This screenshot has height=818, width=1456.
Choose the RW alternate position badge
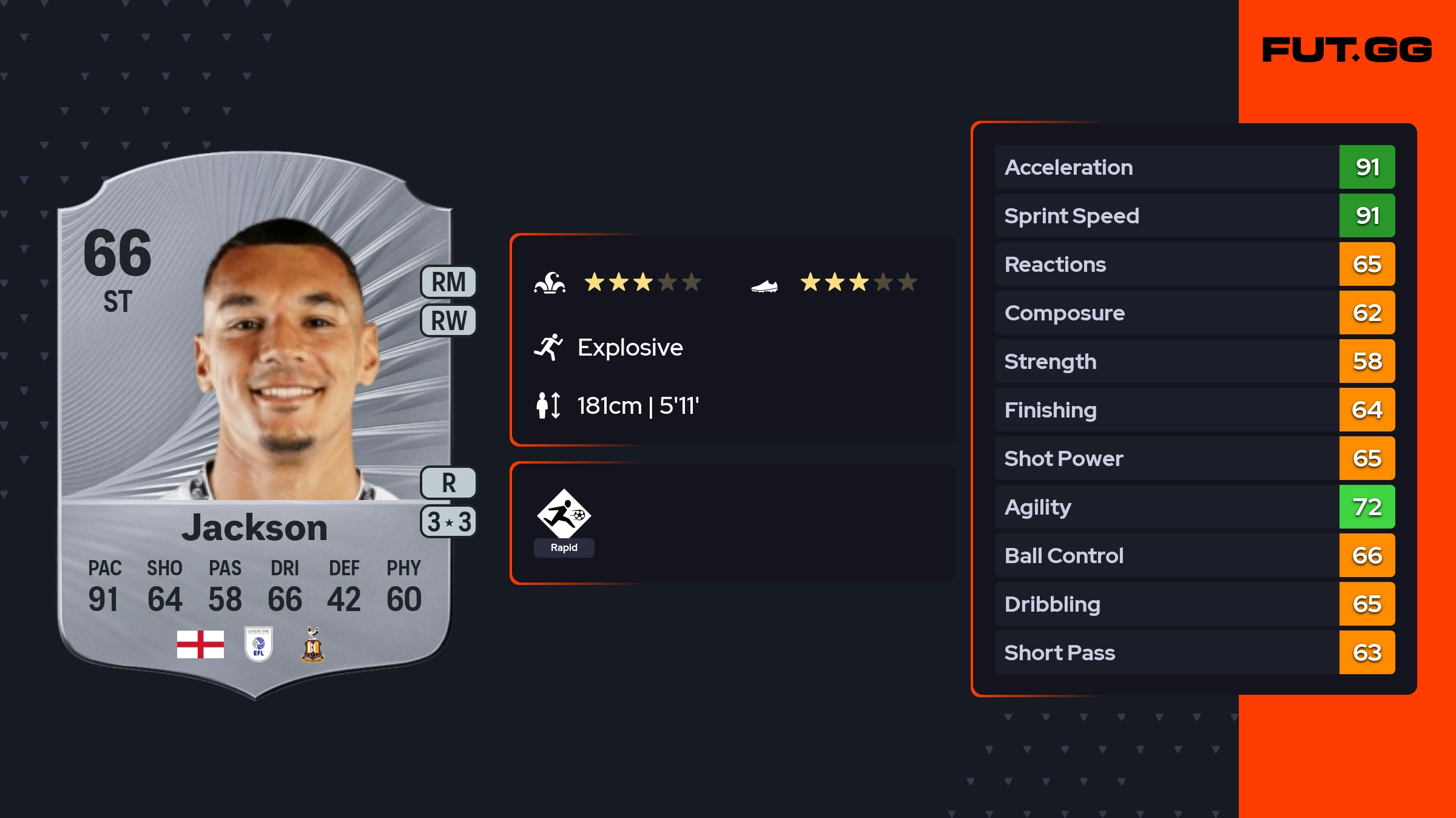tap(448, 320)
